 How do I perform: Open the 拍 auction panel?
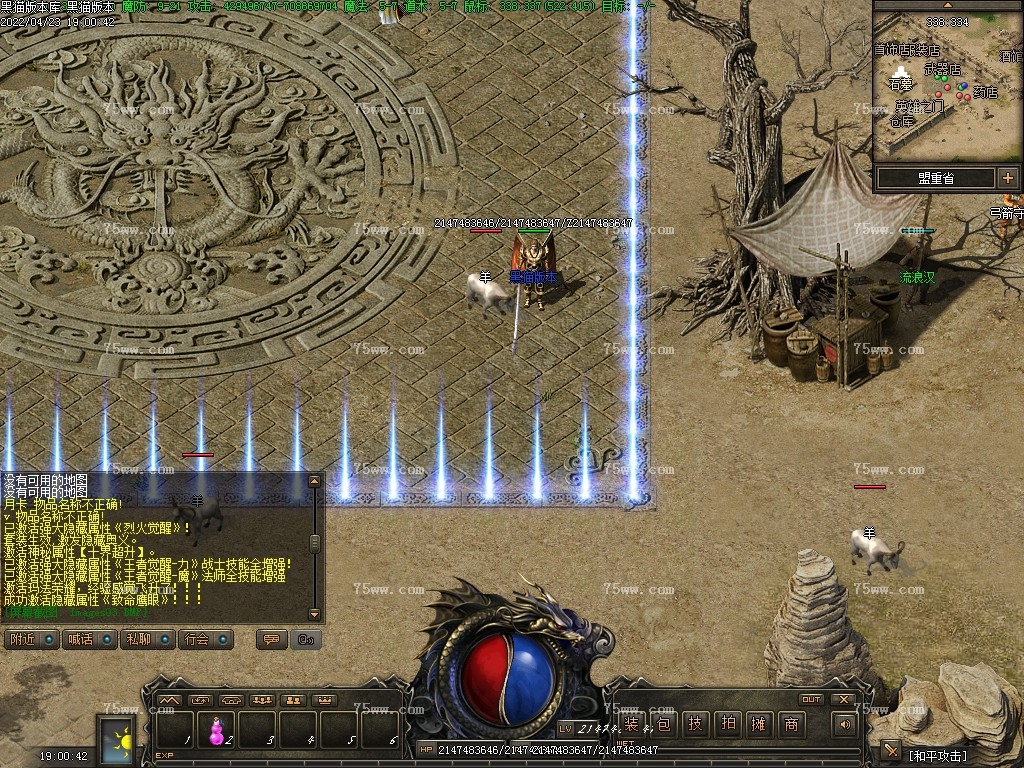click(728, 725)
